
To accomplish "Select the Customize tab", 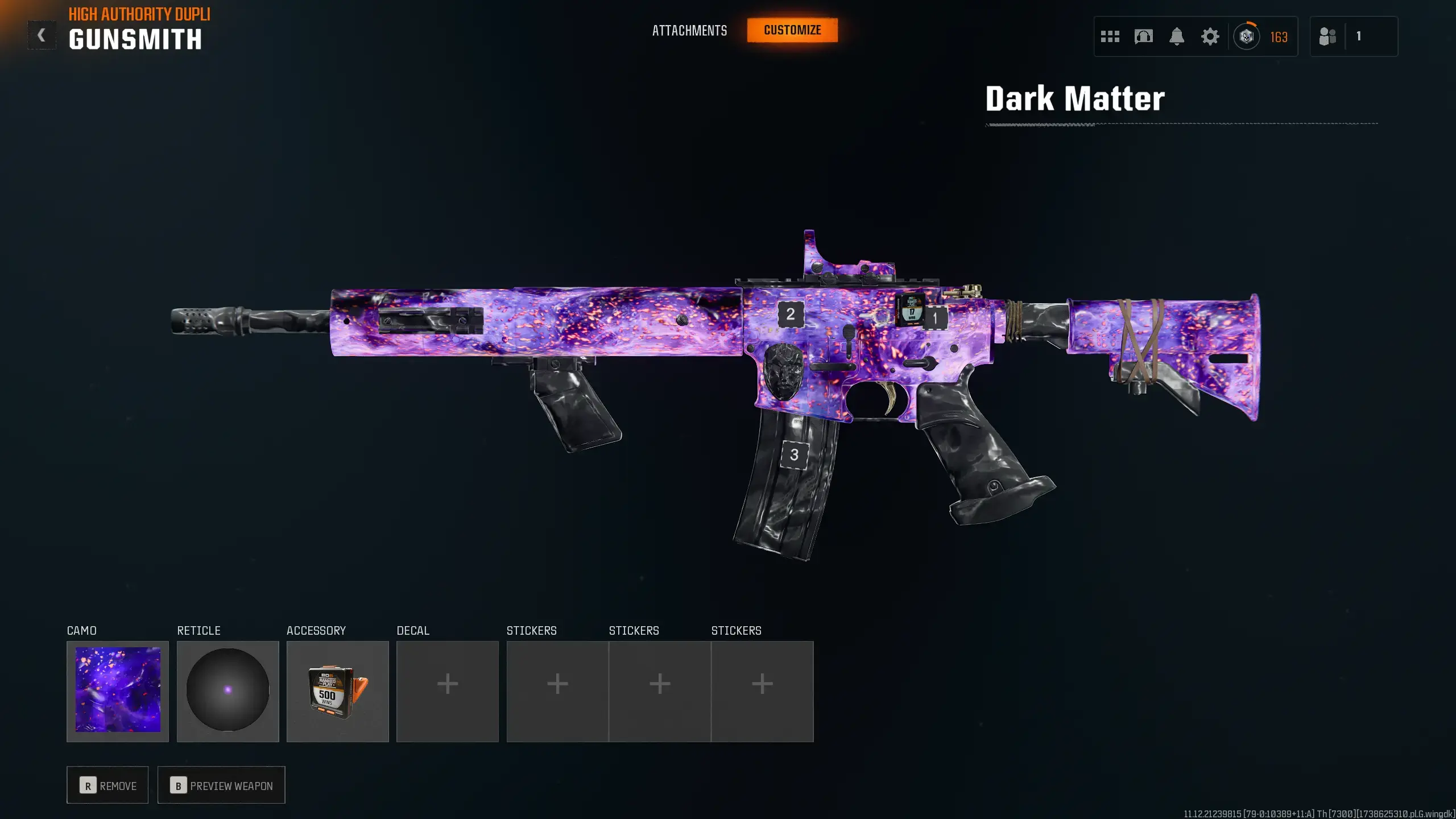I will [x=792, y=30].
